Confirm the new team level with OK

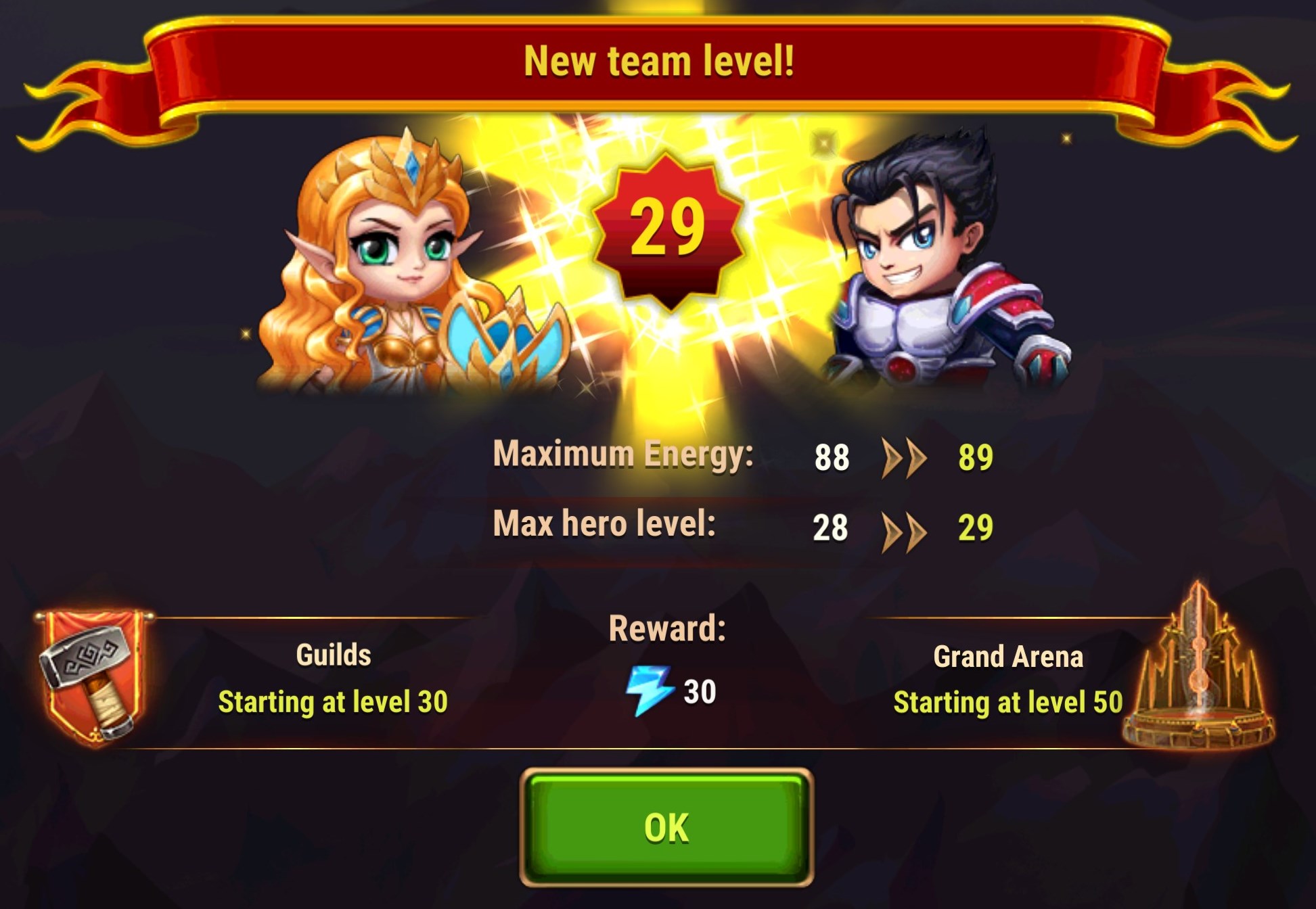pyautogui.click(x=666, y=827)
